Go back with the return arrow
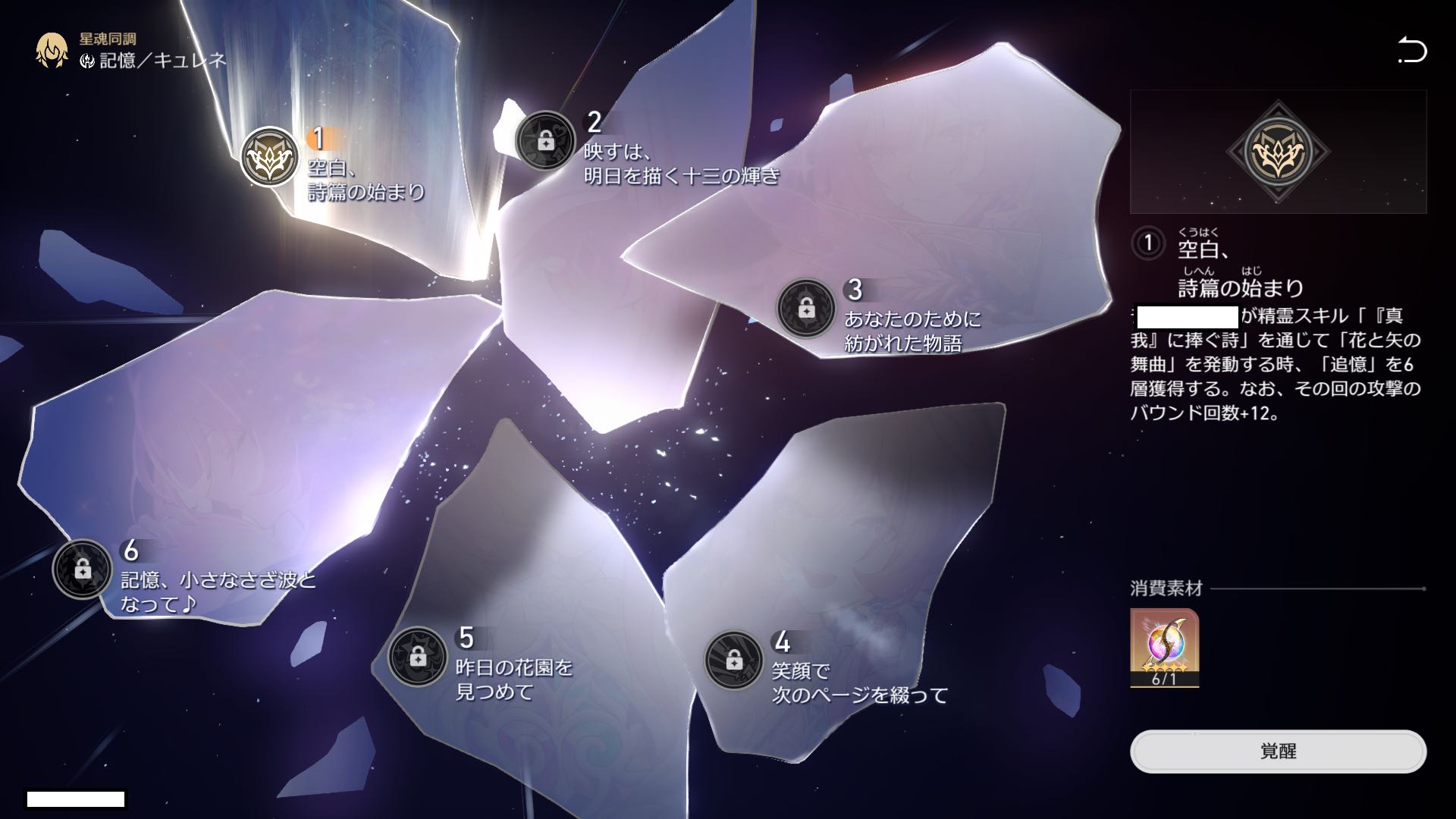 [x=1412, y=51]
